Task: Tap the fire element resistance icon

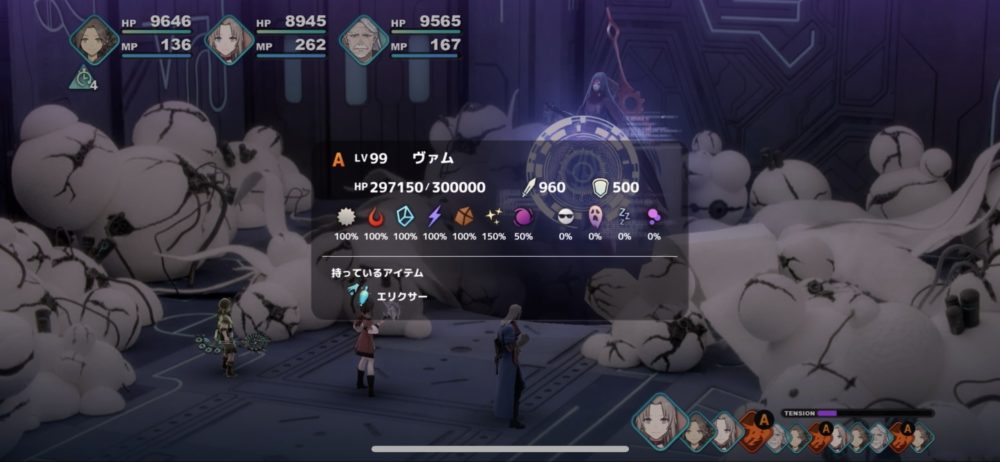Action: 376,216
